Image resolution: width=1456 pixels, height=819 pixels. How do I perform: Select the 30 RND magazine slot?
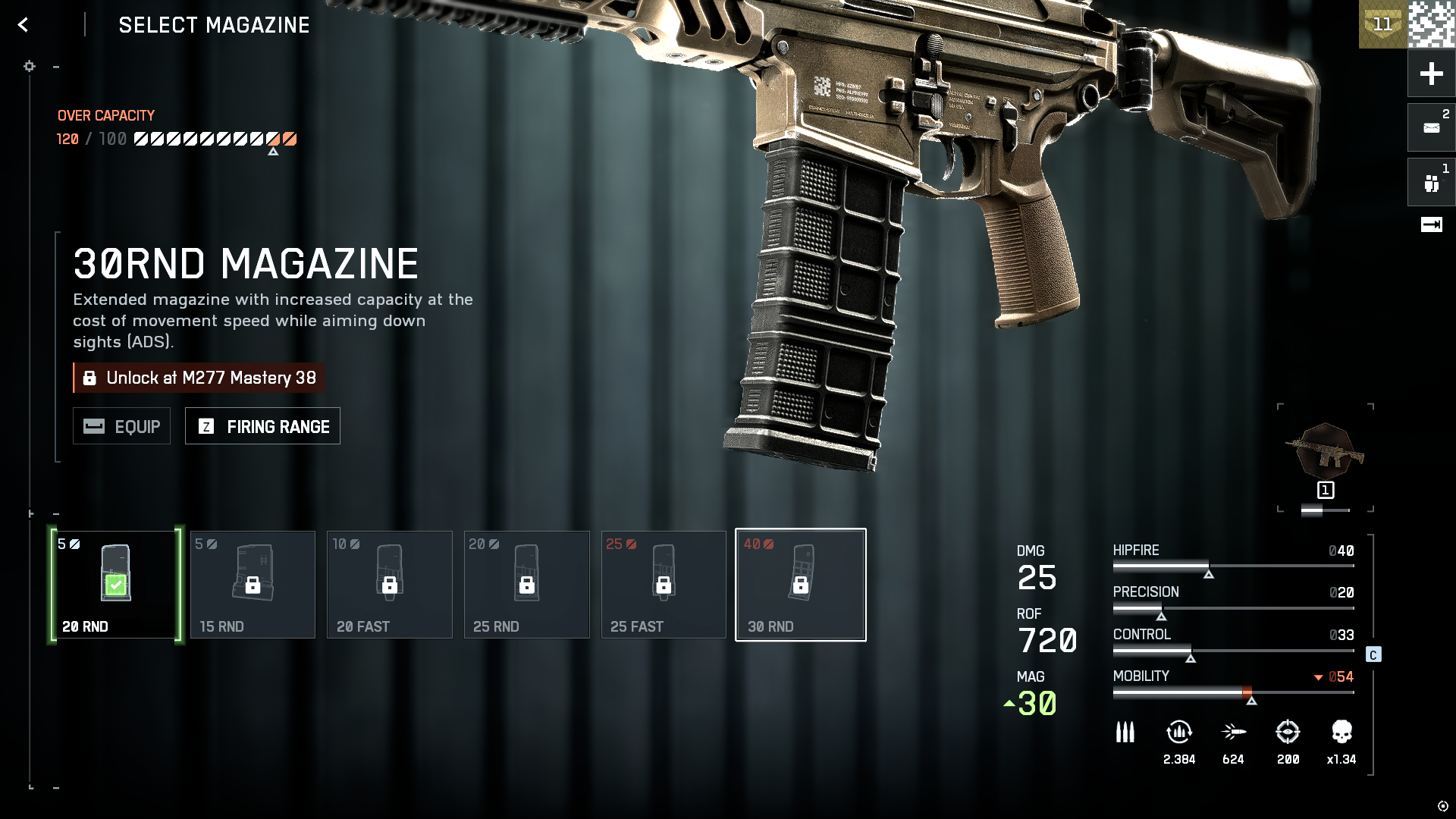click(x=801, y=585)
